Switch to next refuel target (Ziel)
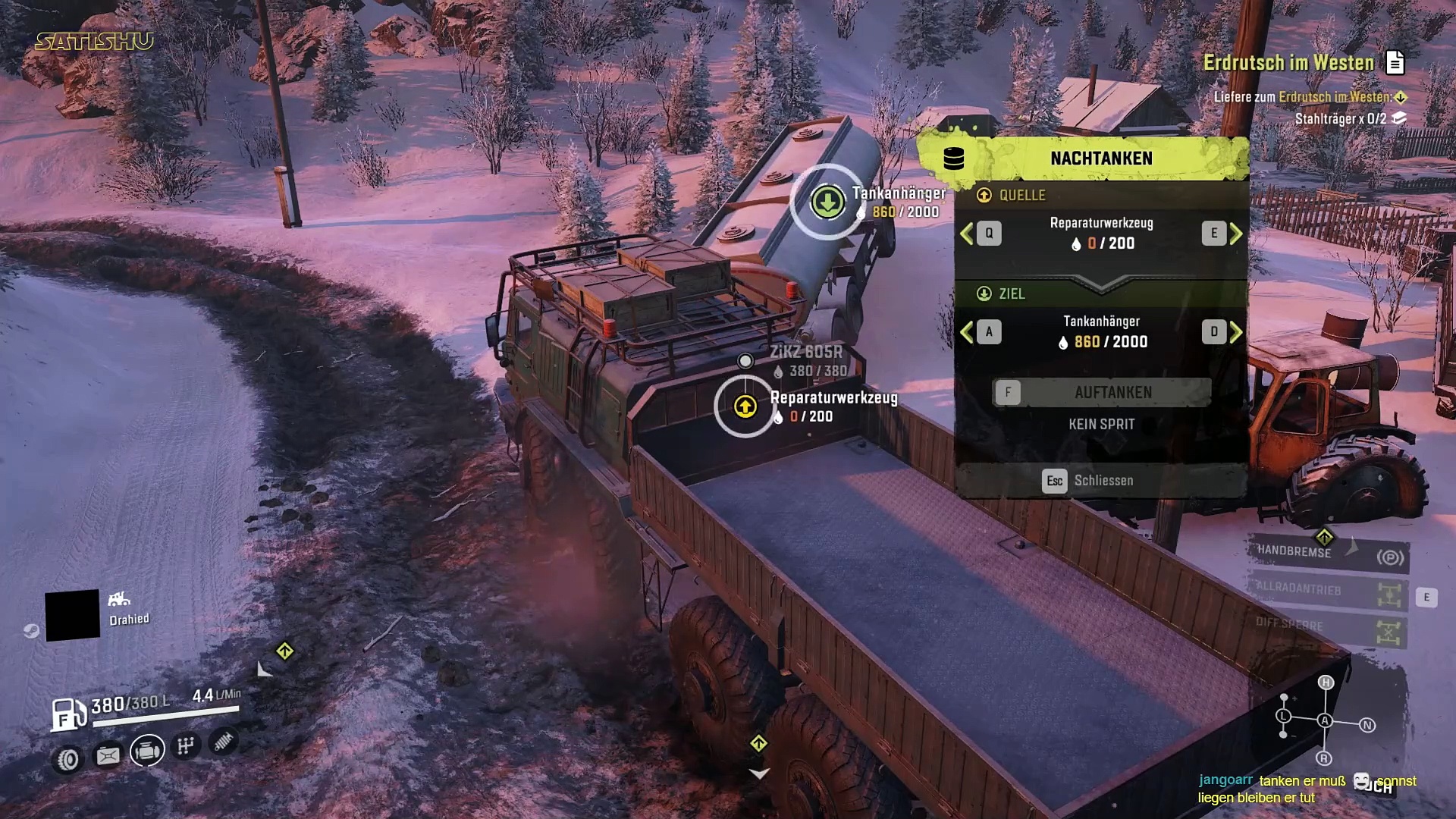The image size is (1456, 819). coord(1236,332)
